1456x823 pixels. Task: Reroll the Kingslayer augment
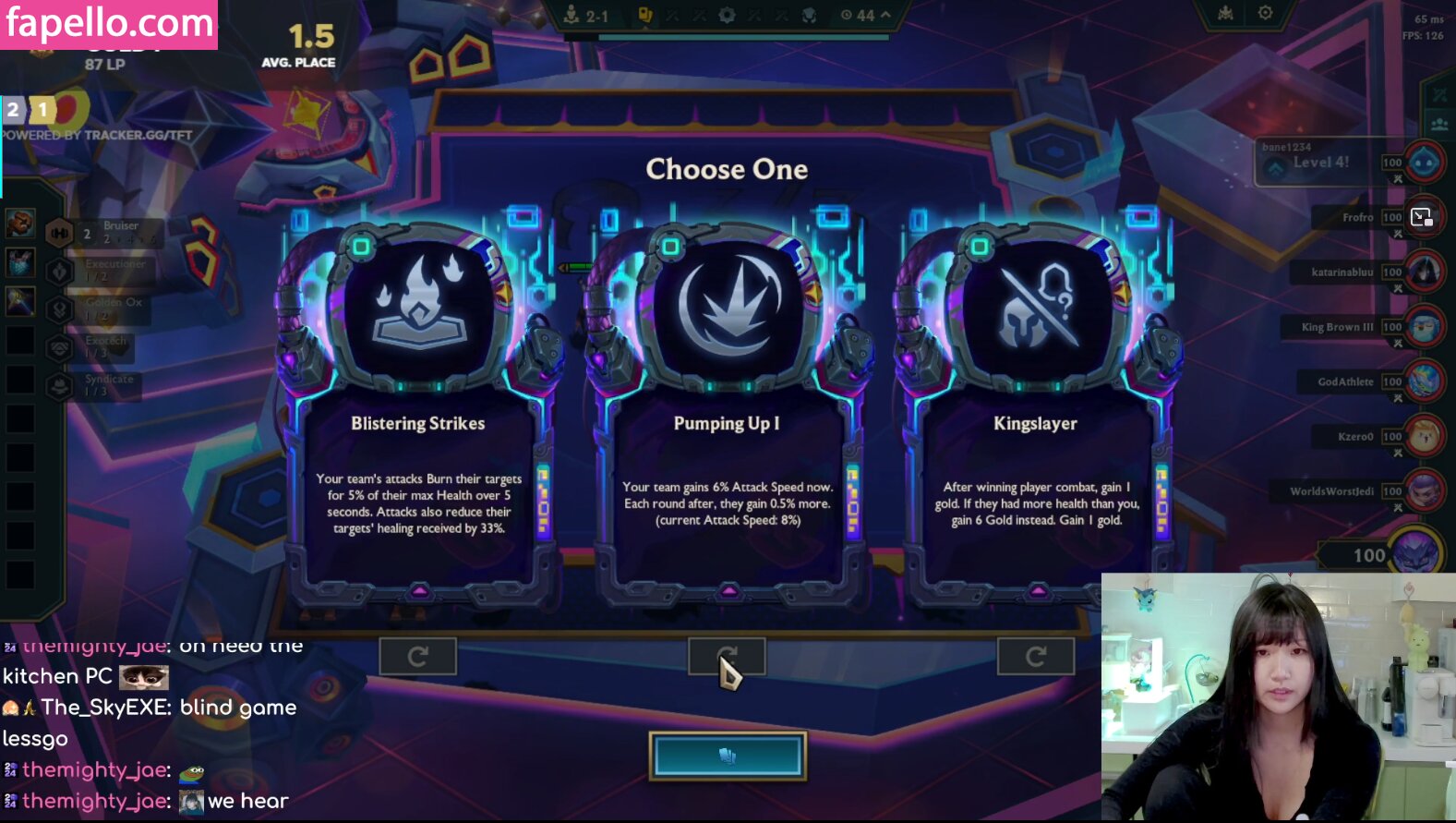click(1035, 657)
